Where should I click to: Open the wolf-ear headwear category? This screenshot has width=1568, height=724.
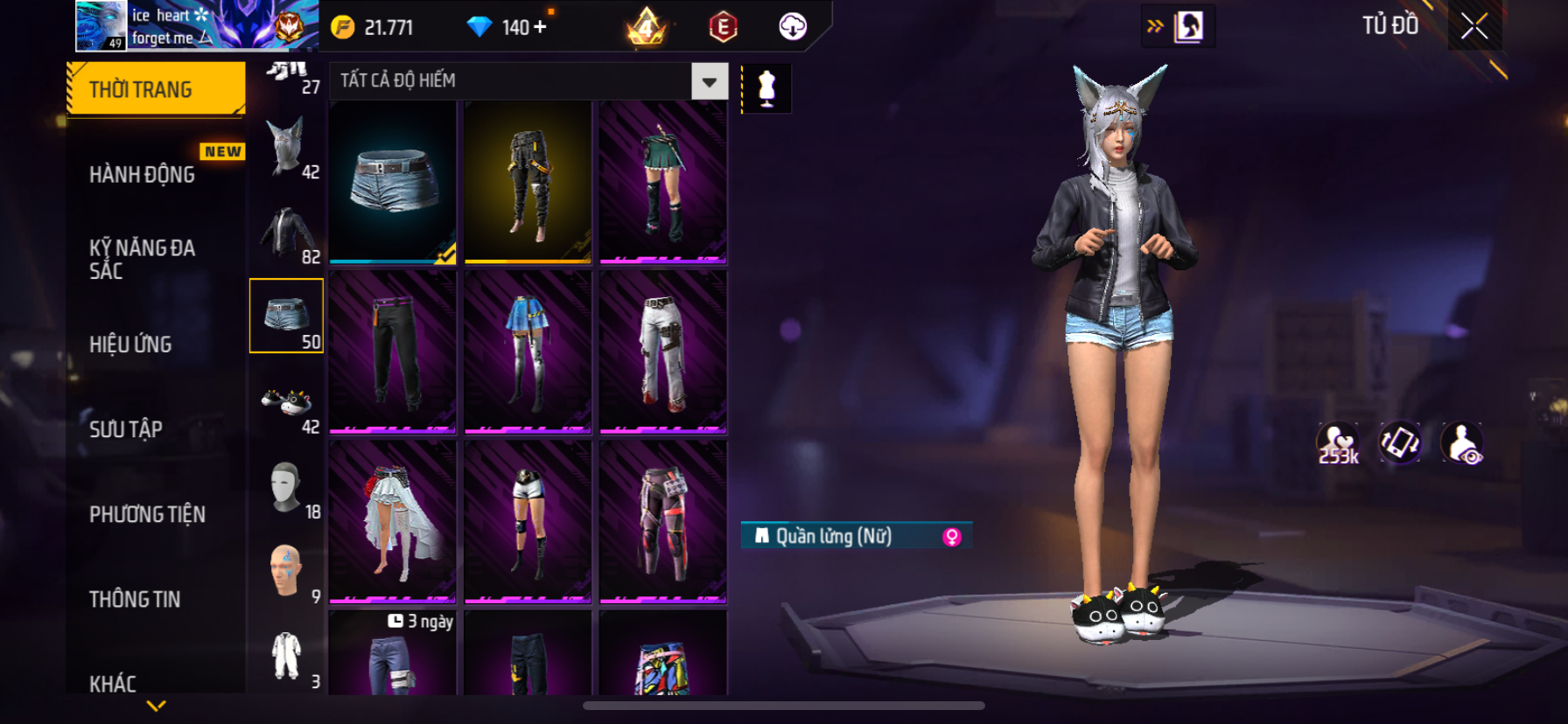[x=287, y=149]
